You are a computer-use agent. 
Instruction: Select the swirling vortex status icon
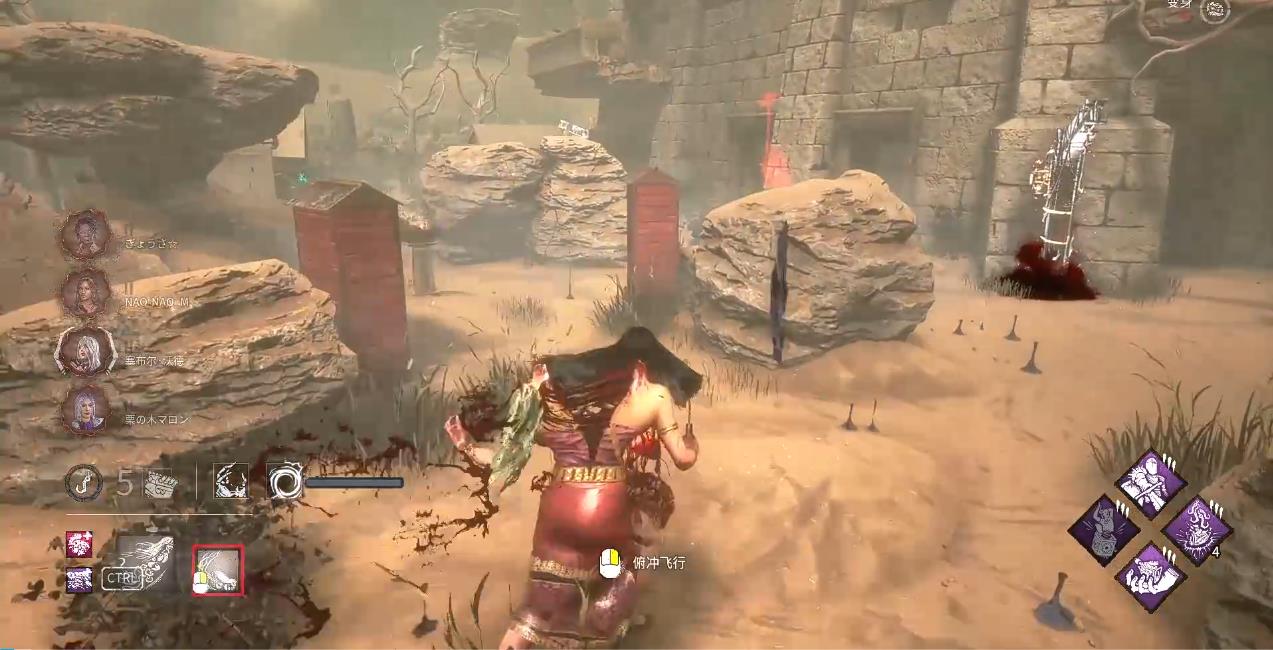(x=284, y=482)
